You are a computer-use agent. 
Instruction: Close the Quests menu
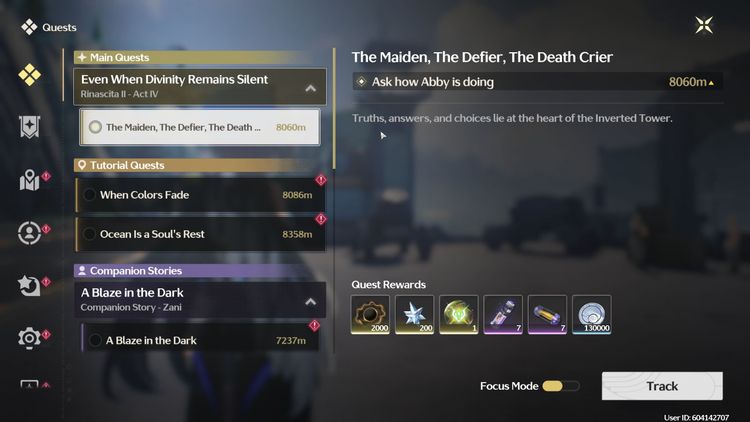705,26
